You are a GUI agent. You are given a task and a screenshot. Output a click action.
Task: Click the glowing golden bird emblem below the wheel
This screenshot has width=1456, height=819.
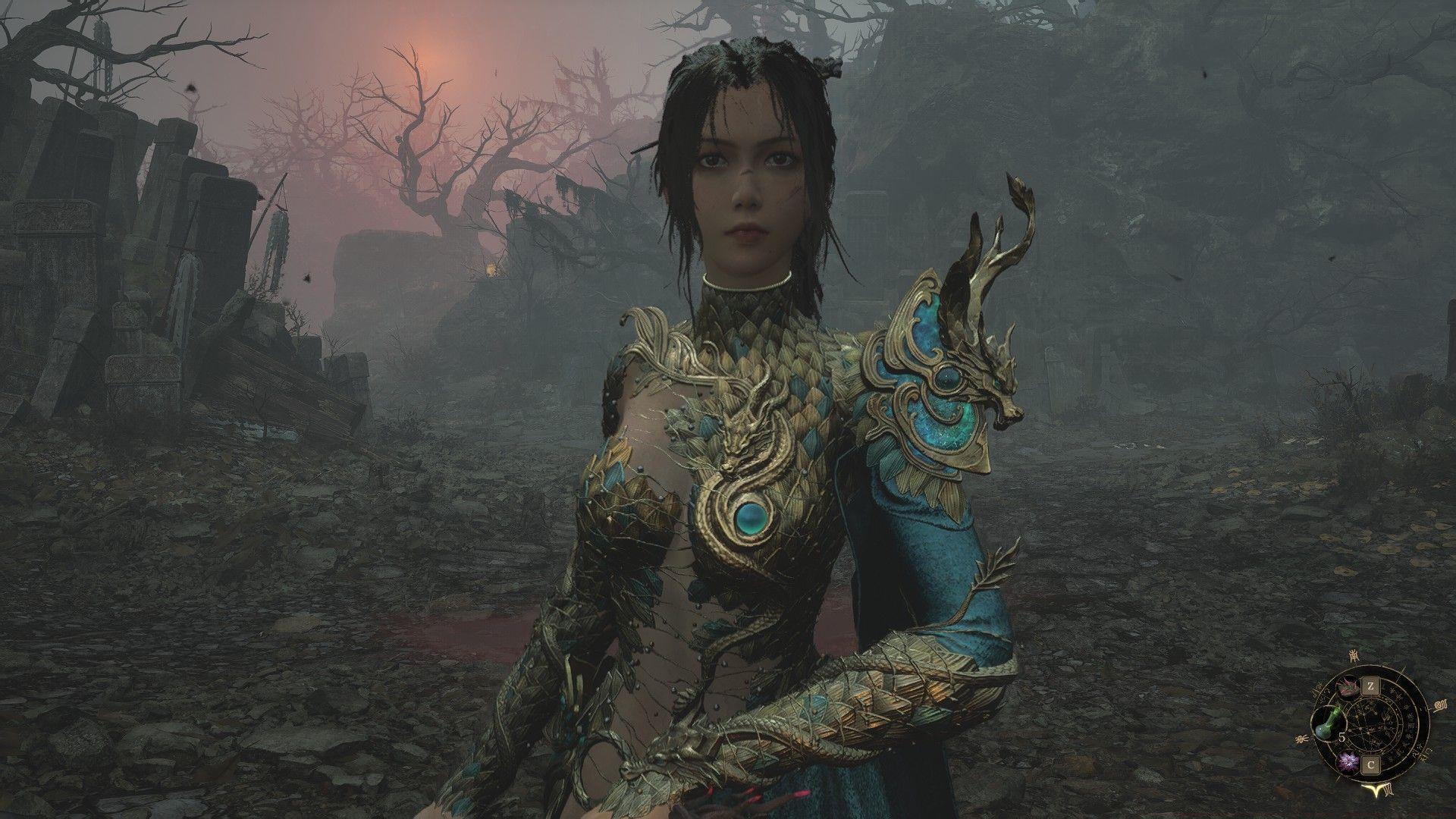pos(1376,791)
